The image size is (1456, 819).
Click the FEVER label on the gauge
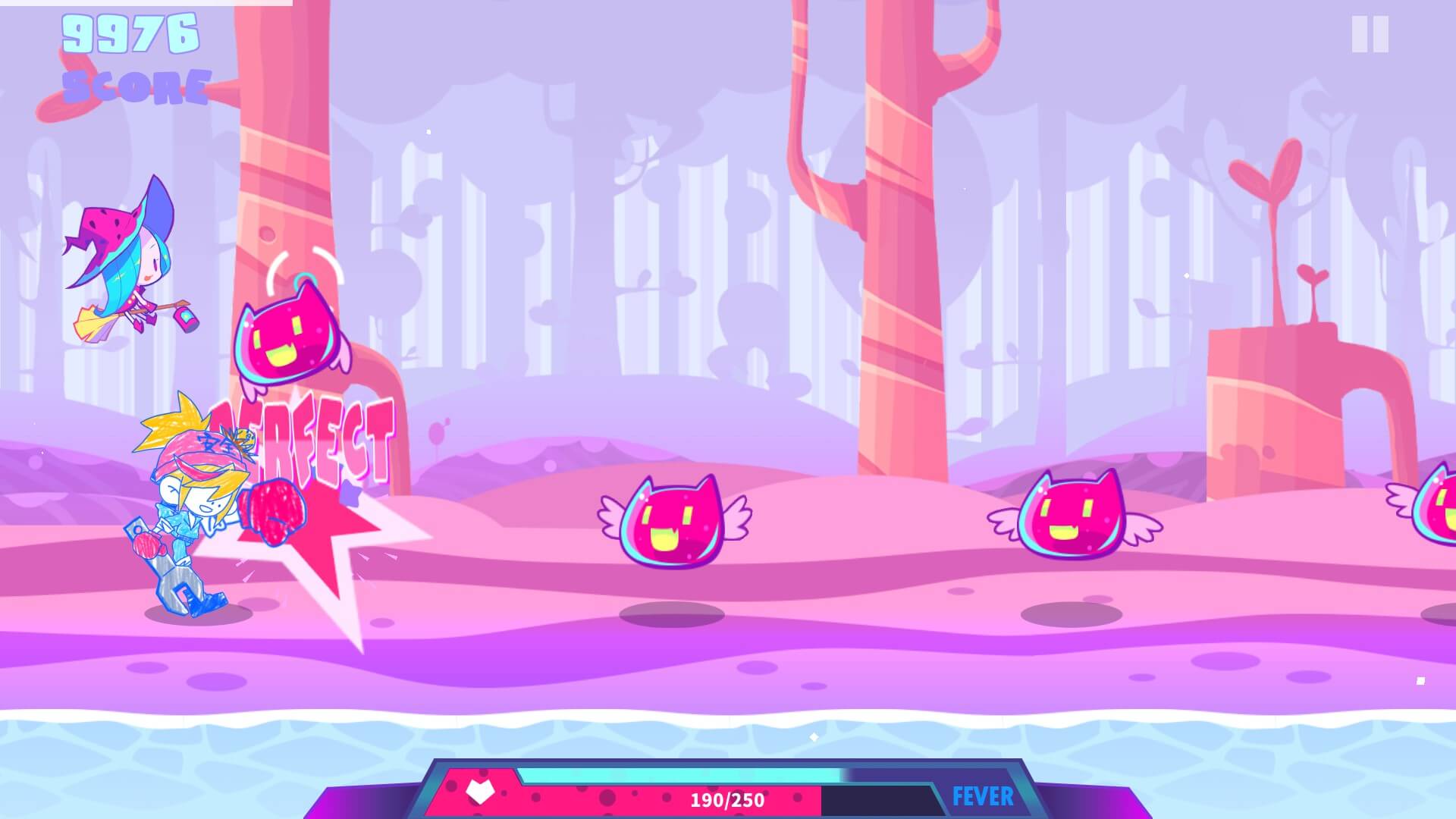[984, 793]
